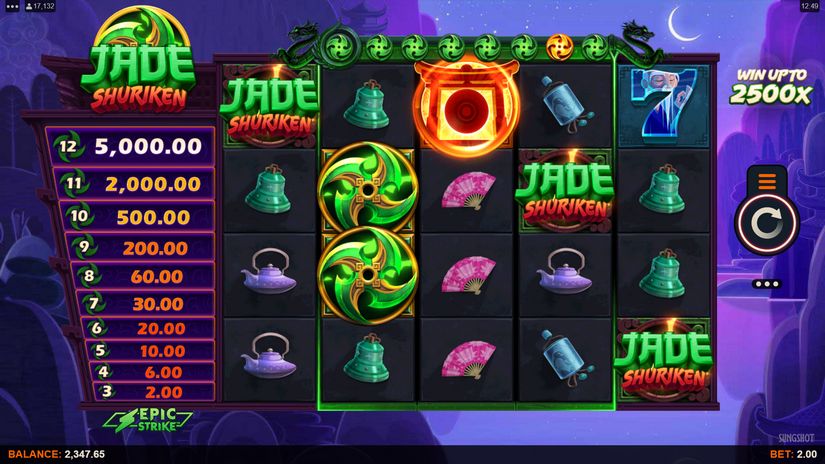Open the orange hamburger menu
The height and width of the screenshot is (464, 825).
click(767, 182)
